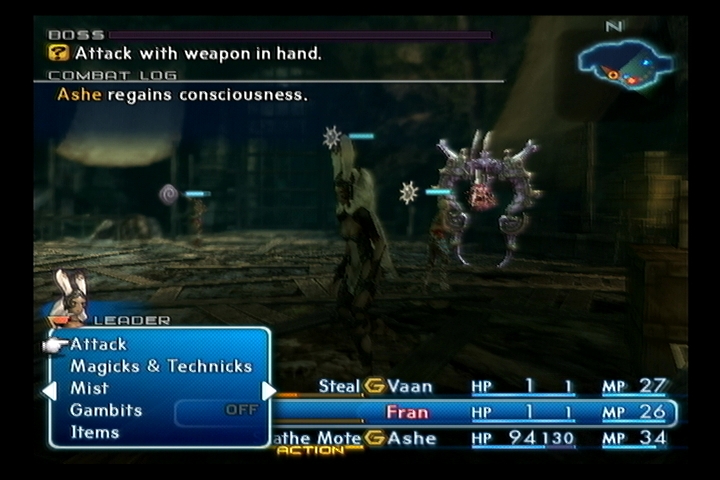Click the yellow help question mark icon
Screen dimensions: 720x480
coord(59,53)
